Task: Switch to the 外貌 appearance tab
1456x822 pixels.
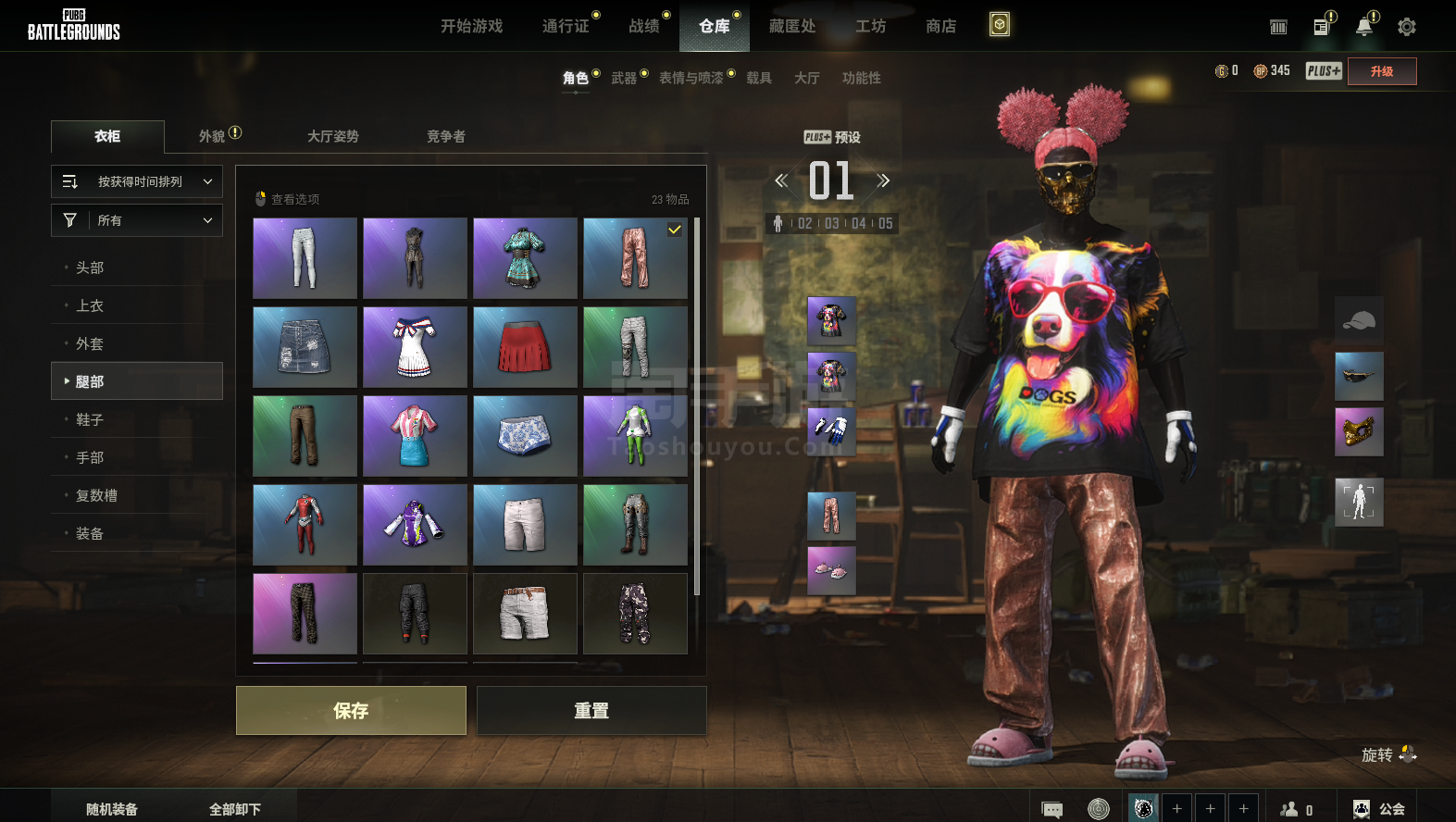Action: [213, 136]
